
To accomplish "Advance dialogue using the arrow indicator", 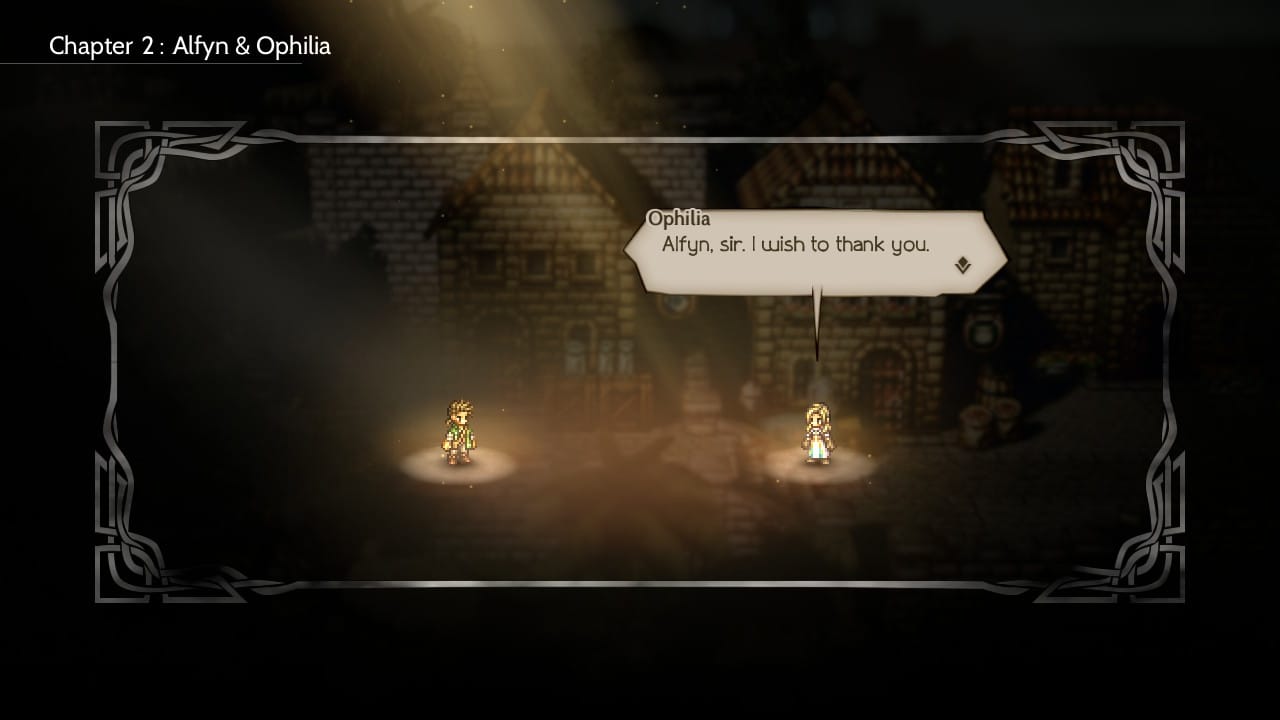I will pyautogui.click(x=962, y=265).
